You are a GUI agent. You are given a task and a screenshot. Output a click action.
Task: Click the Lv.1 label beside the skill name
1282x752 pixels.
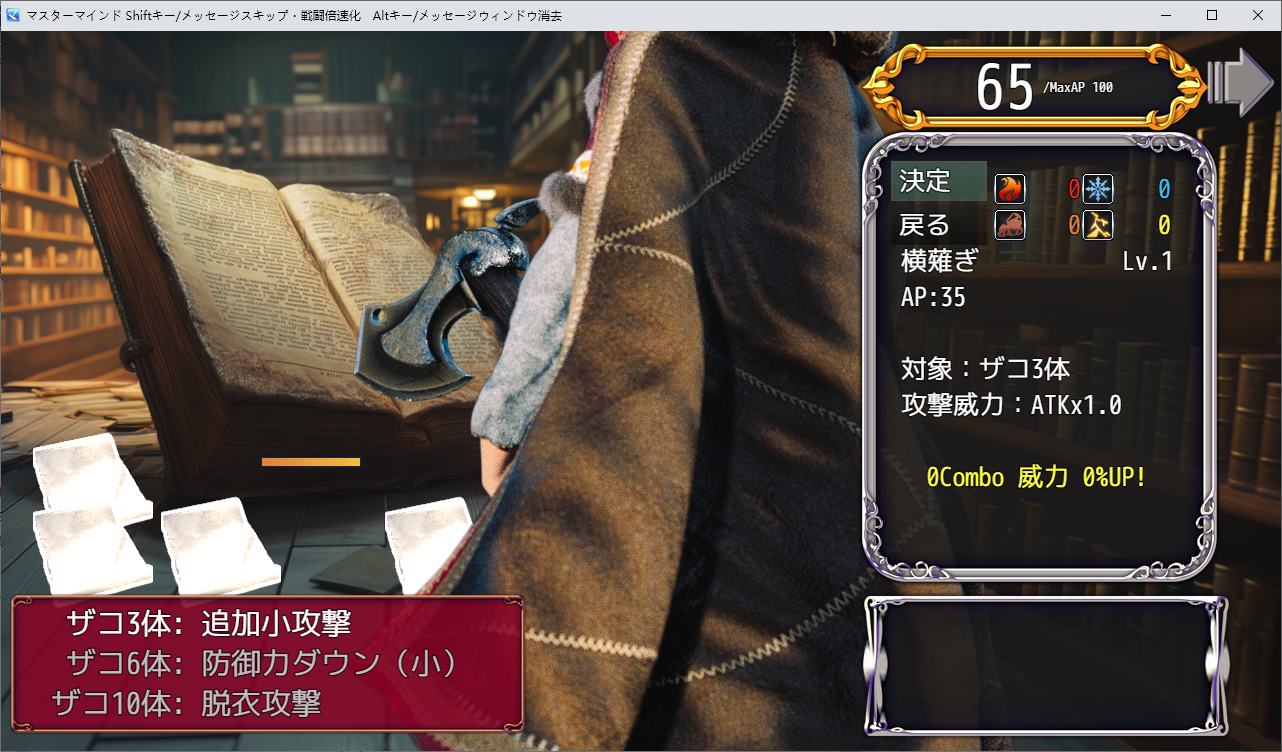coord(1145,261)
